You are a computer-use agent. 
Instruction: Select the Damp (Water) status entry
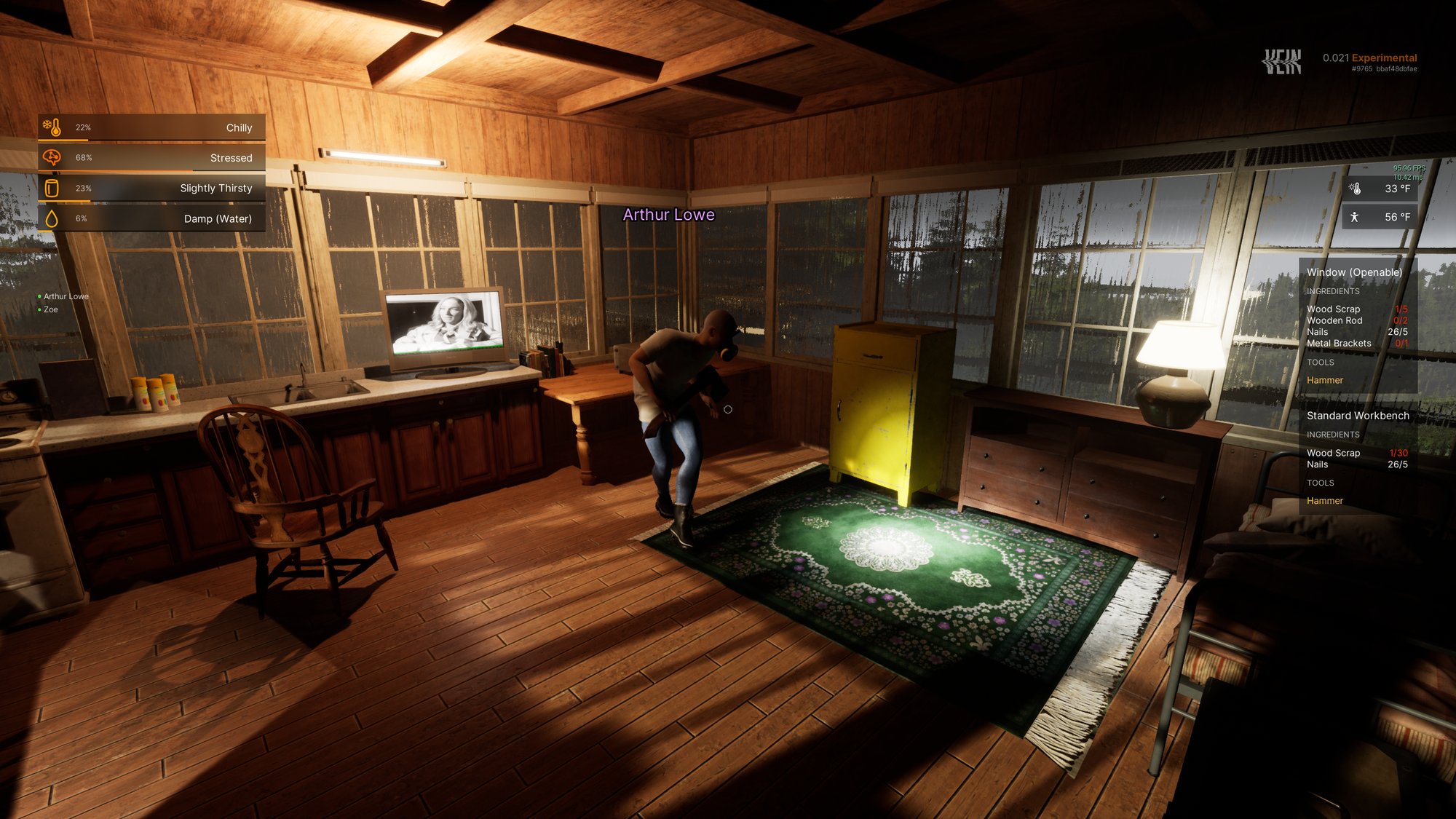point(151,218)
